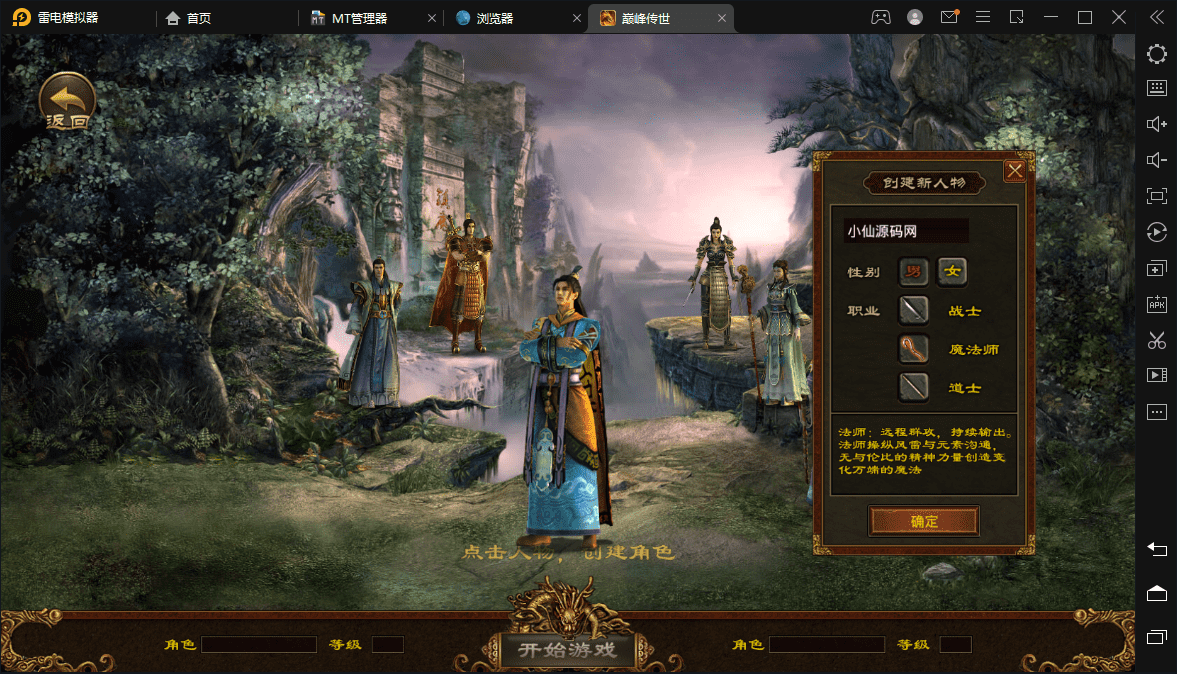Click the 开始游戏 start game button
This screenshot has height=674, width=1177.
tap(567, 650)
